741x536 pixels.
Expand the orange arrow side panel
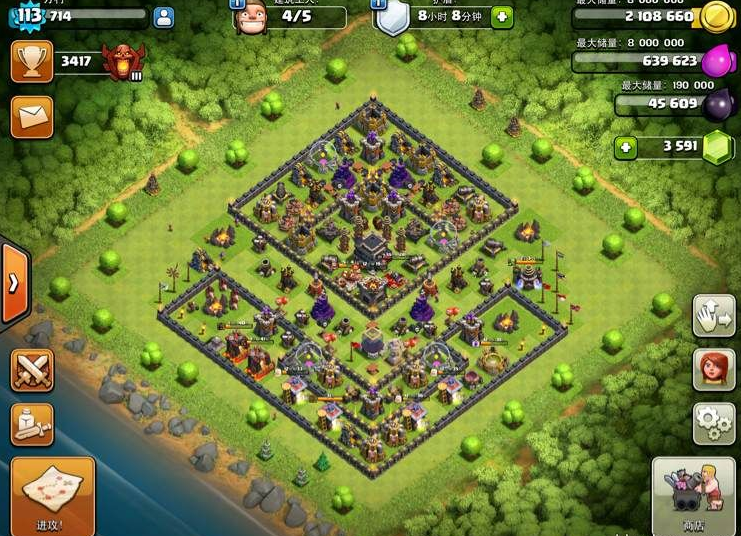(x=13, y=283)
